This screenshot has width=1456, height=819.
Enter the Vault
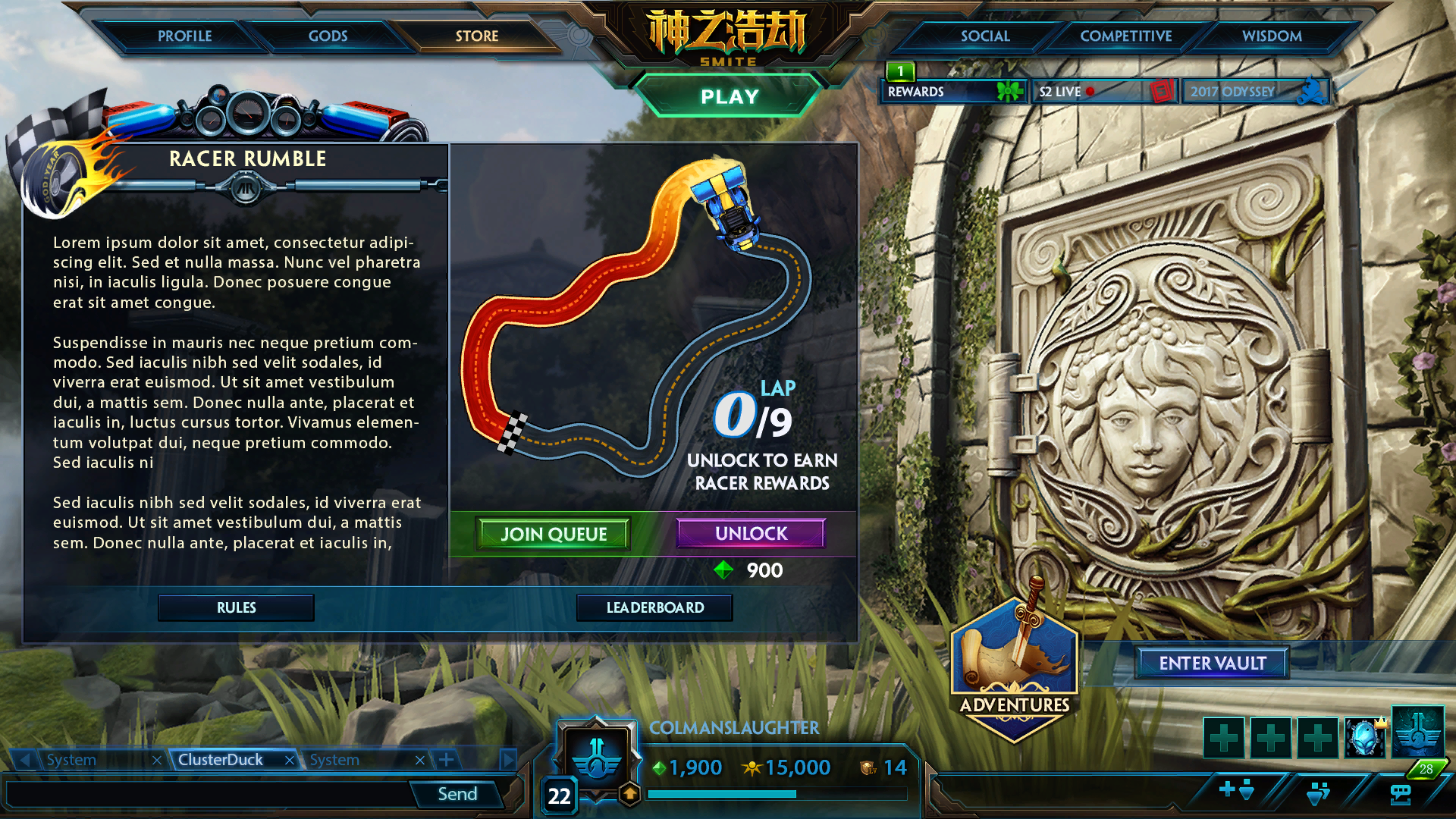[x=1212, y=663]
